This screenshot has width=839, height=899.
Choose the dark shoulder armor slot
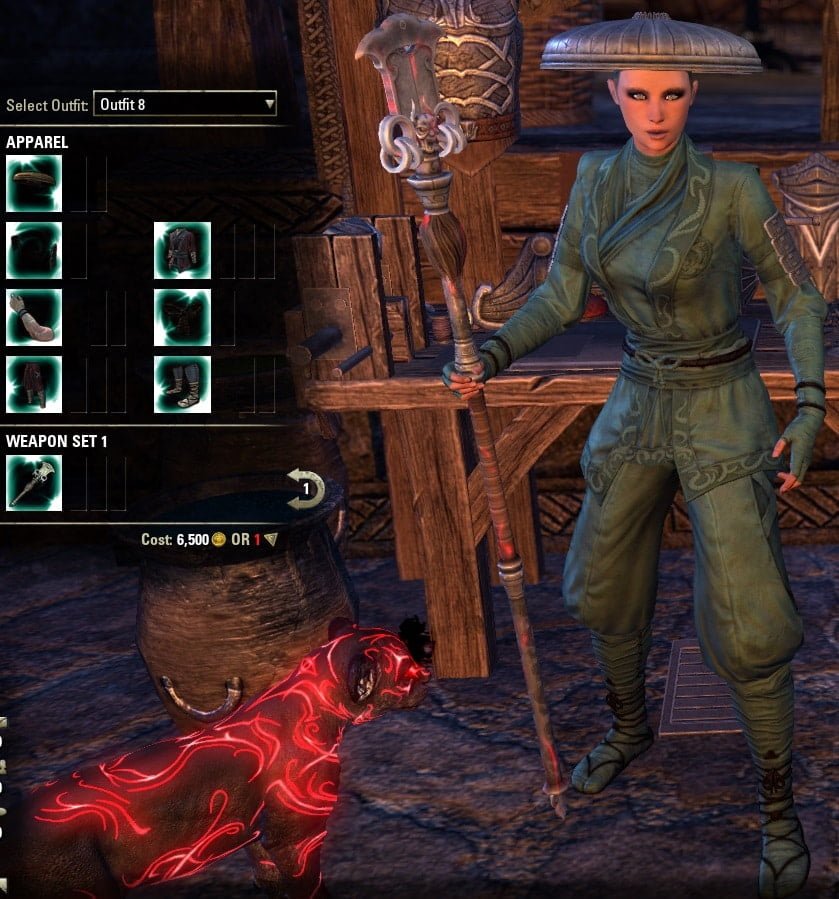pos(34,250)
